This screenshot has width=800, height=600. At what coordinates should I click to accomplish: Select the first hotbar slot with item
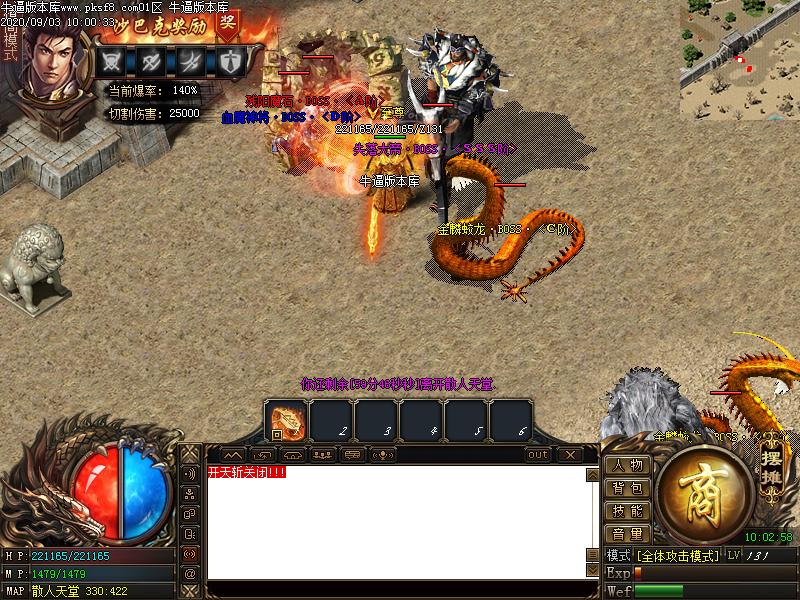287,421
